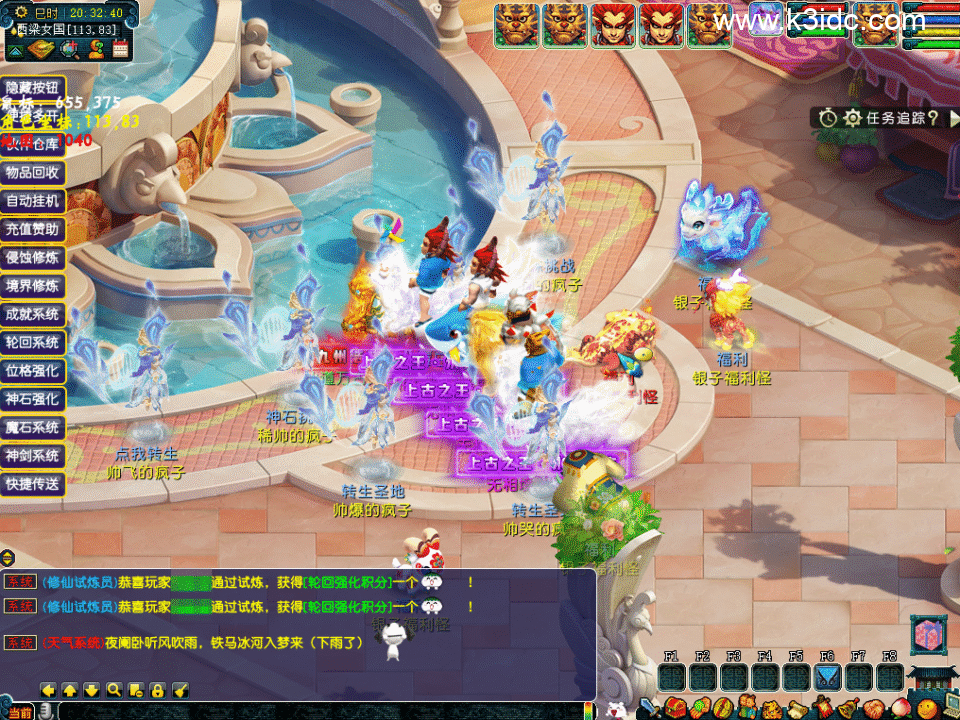Clear chat with the broom icon
Screen dimensions: 960x720
(x=181, y=690)
